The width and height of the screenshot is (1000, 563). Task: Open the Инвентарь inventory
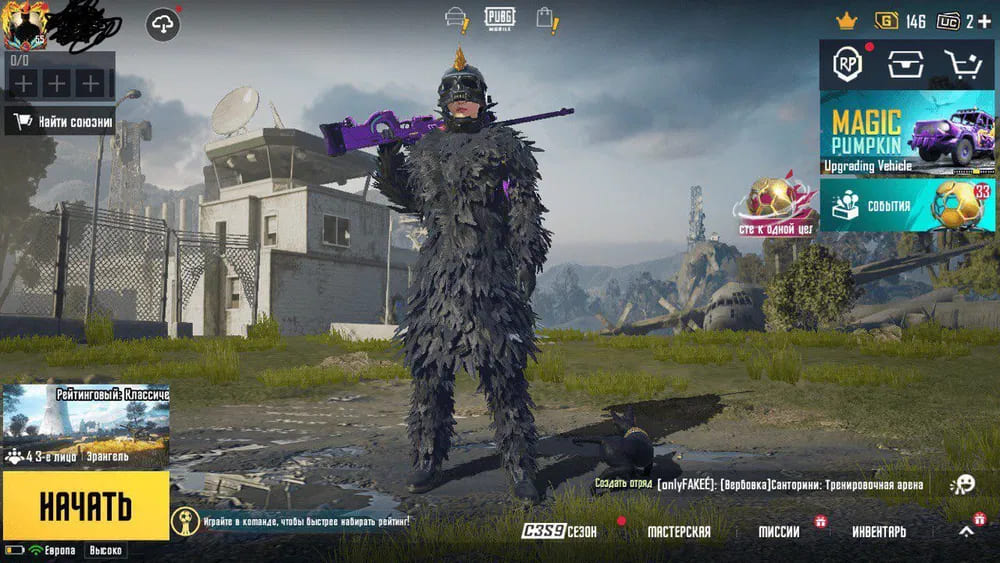(x=879, y=532)
